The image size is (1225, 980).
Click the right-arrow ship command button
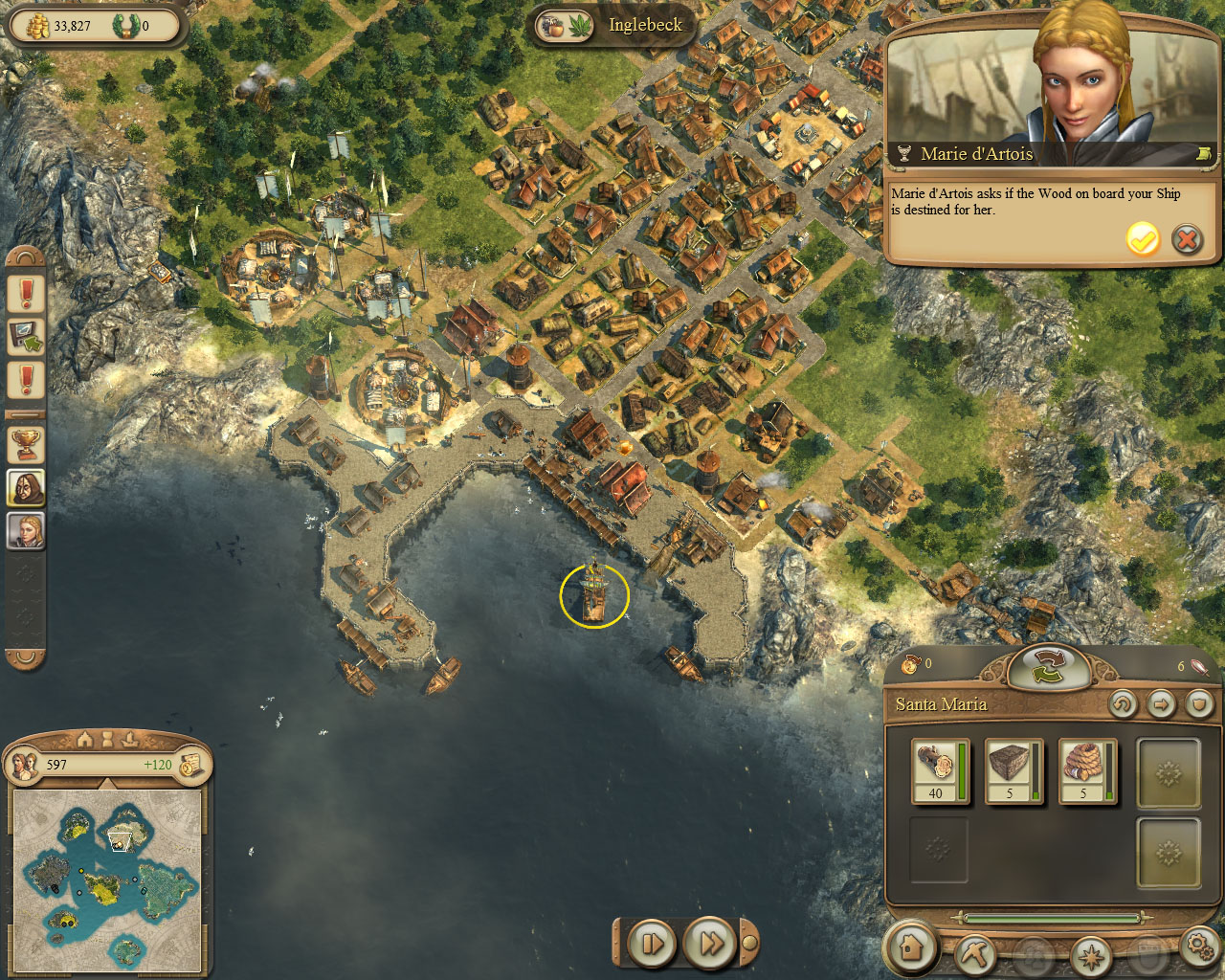click(1161, 705)
